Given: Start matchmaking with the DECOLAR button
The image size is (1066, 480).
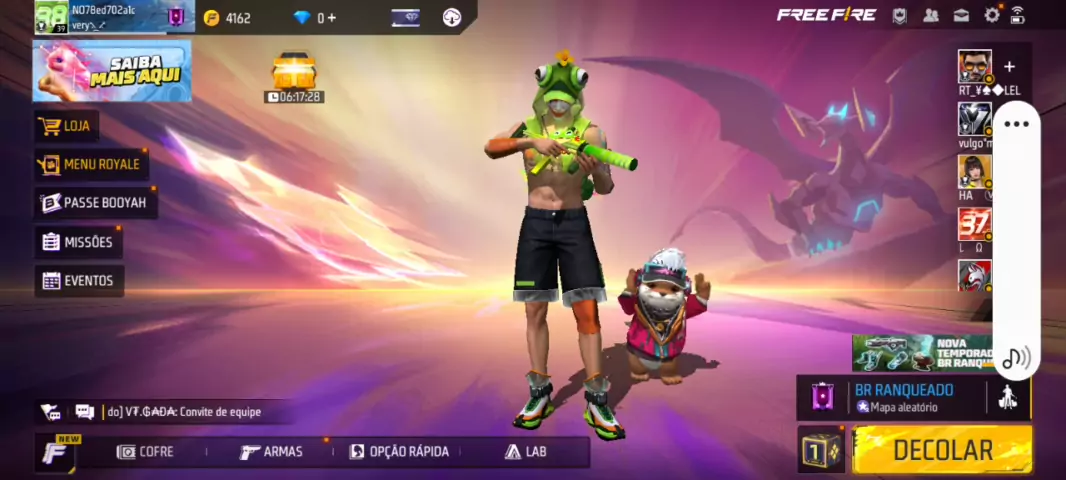Looking at the screenshot, I should [x=941, y=450].
